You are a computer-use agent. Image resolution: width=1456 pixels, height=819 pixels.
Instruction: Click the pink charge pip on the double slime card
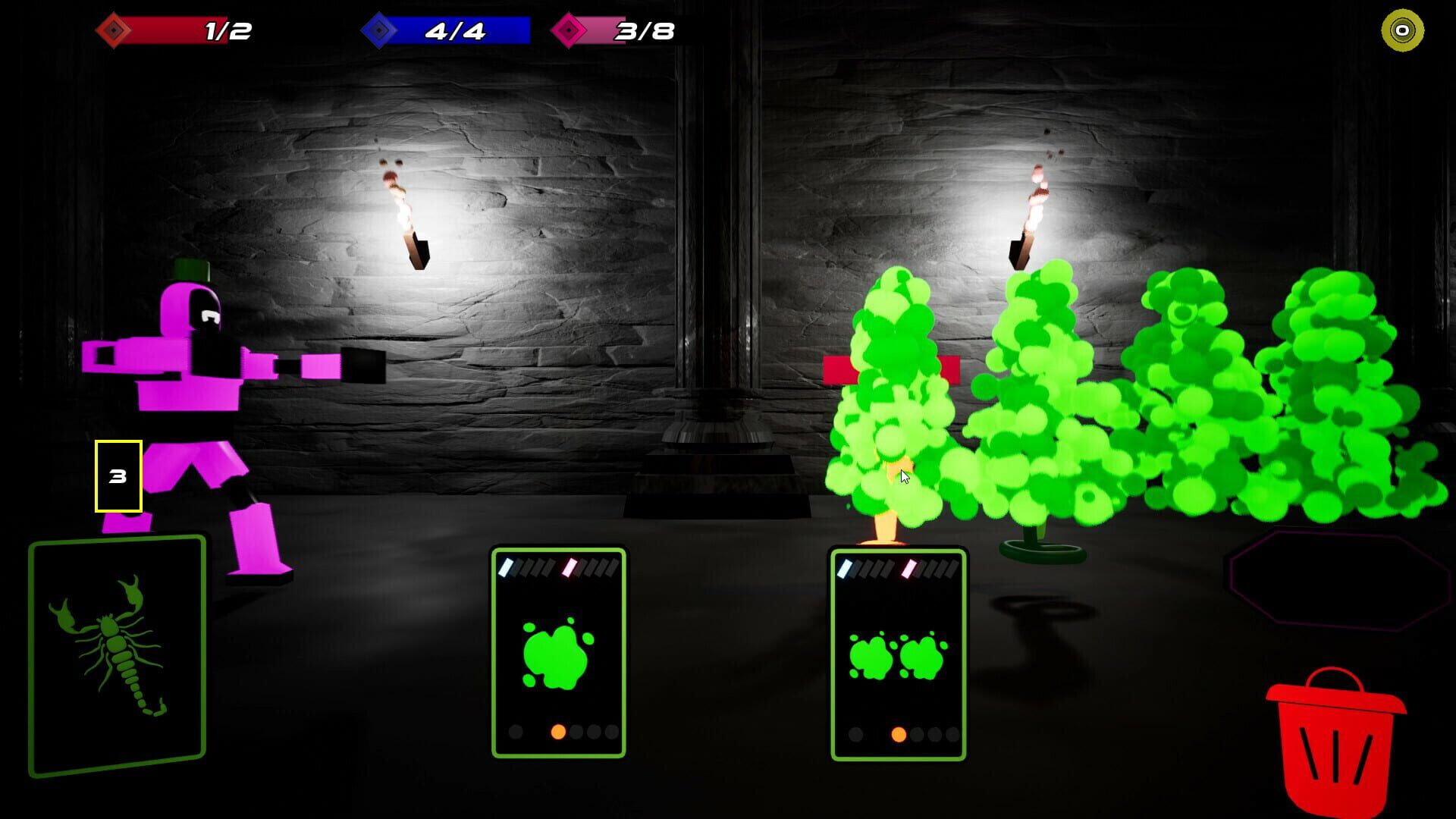tap(908, 568)
